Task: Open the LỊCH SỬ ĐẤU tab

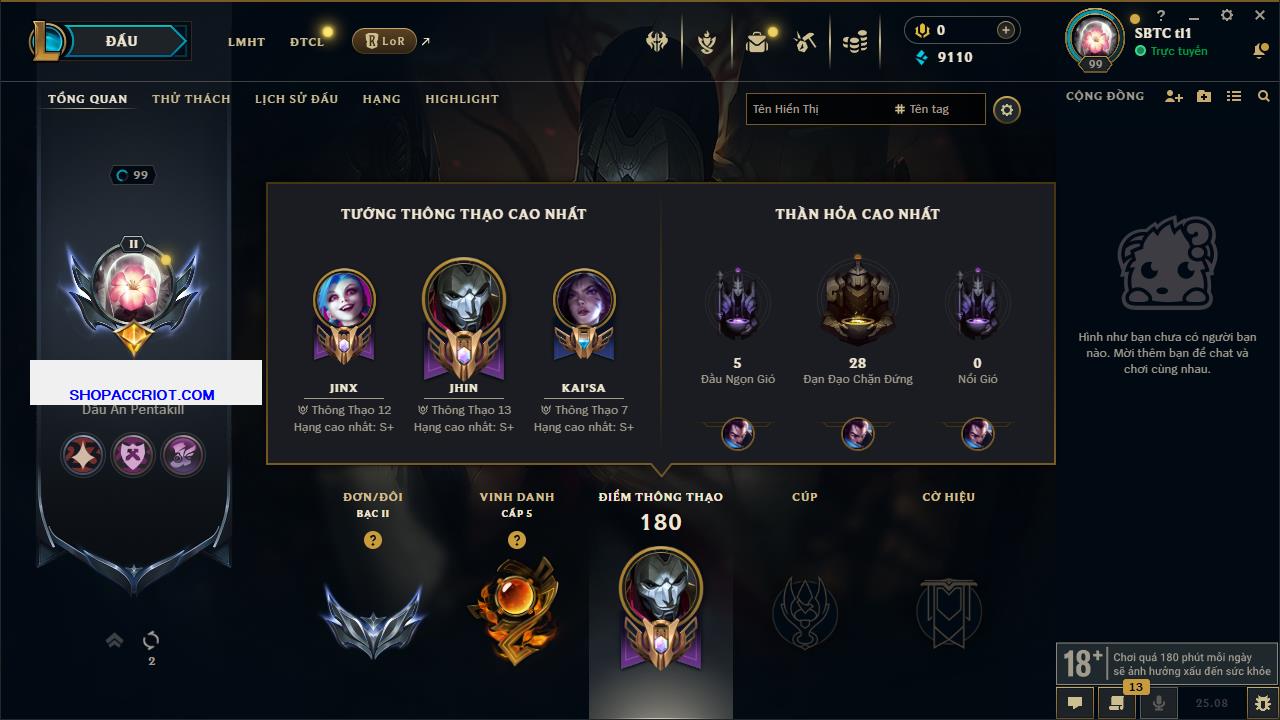Action: tap(296, 99)
